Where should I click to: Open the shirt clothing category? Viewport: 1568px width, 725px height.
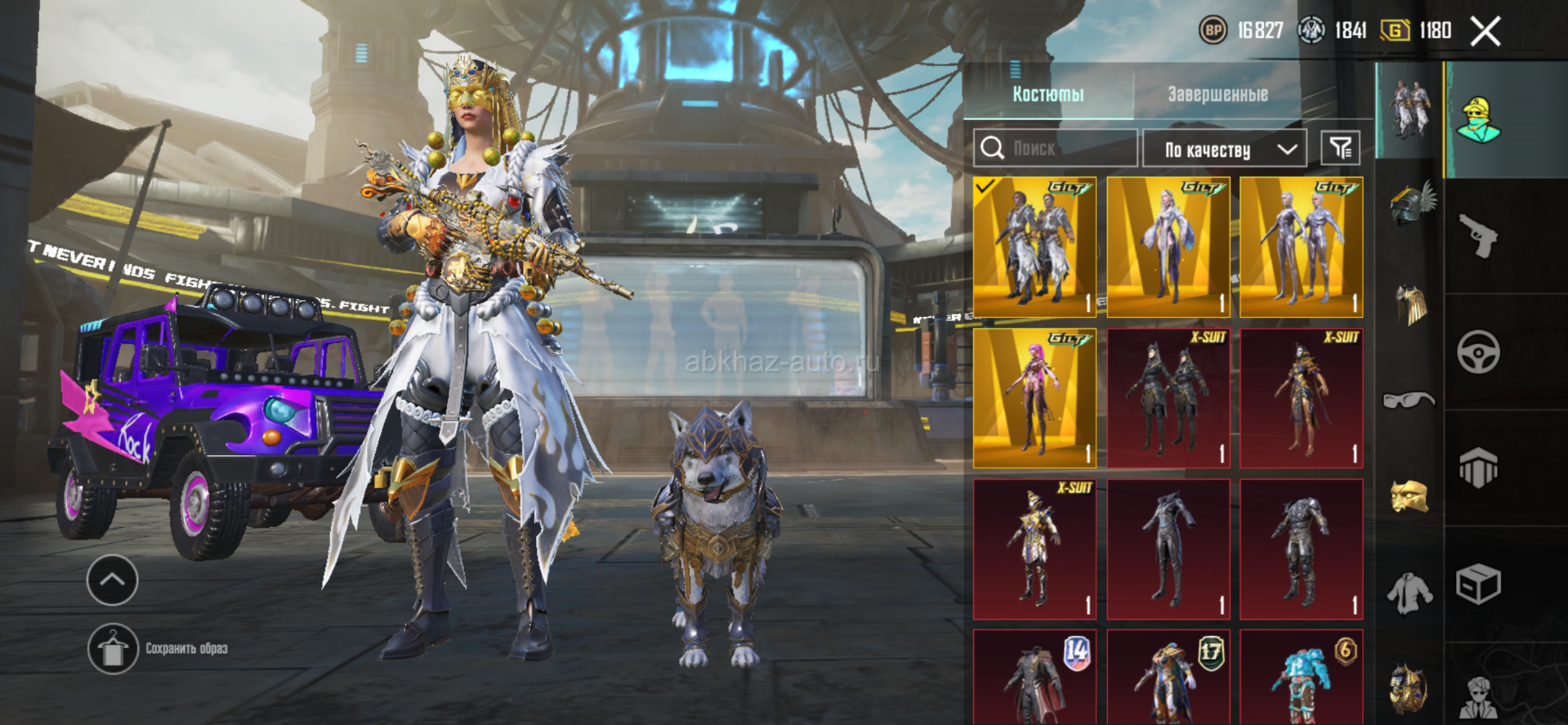(x=1409, y=593)
